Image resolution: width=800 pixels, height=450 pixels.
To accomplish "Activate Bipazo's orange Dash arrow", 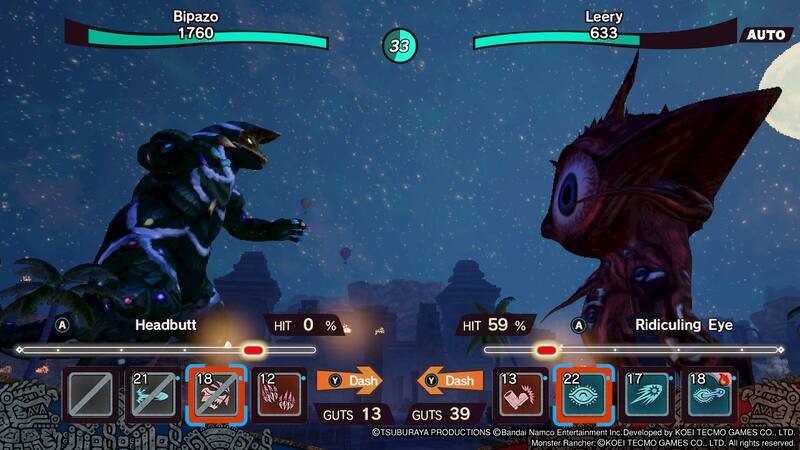I will click(350, 381).
